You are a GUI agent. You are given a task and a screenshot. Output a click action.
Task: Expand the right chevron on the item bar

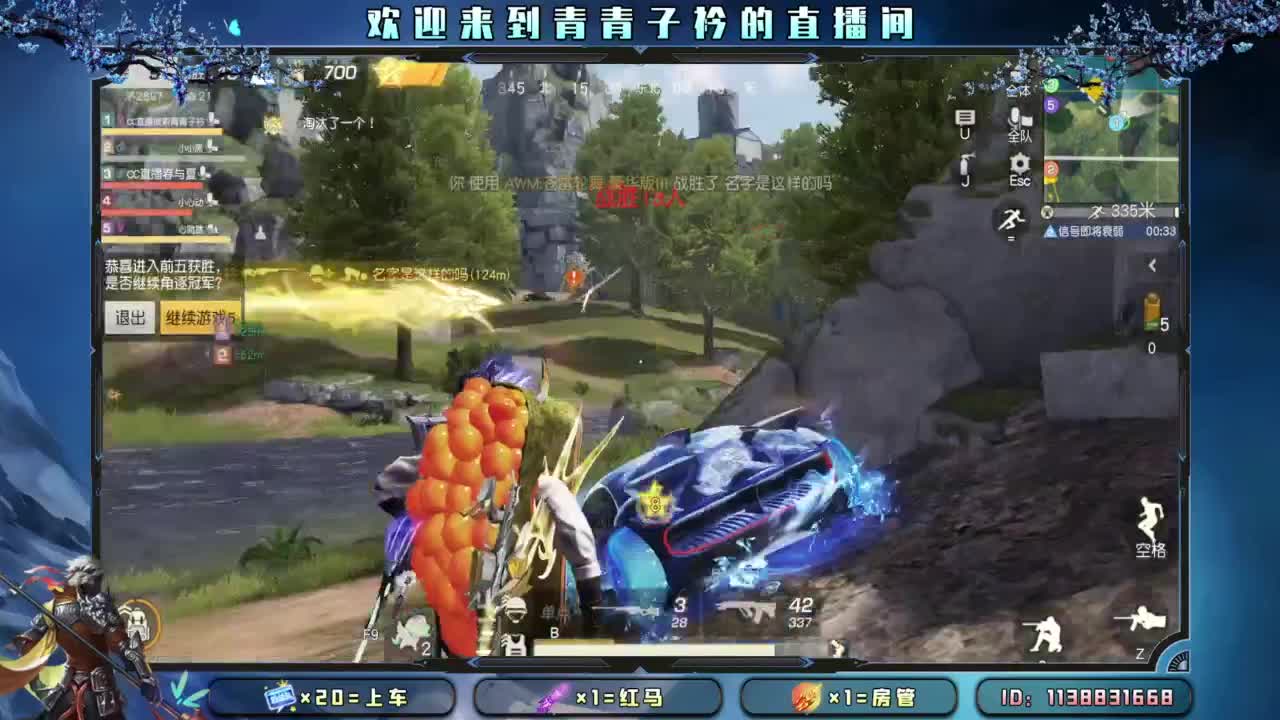click(808, 662)
